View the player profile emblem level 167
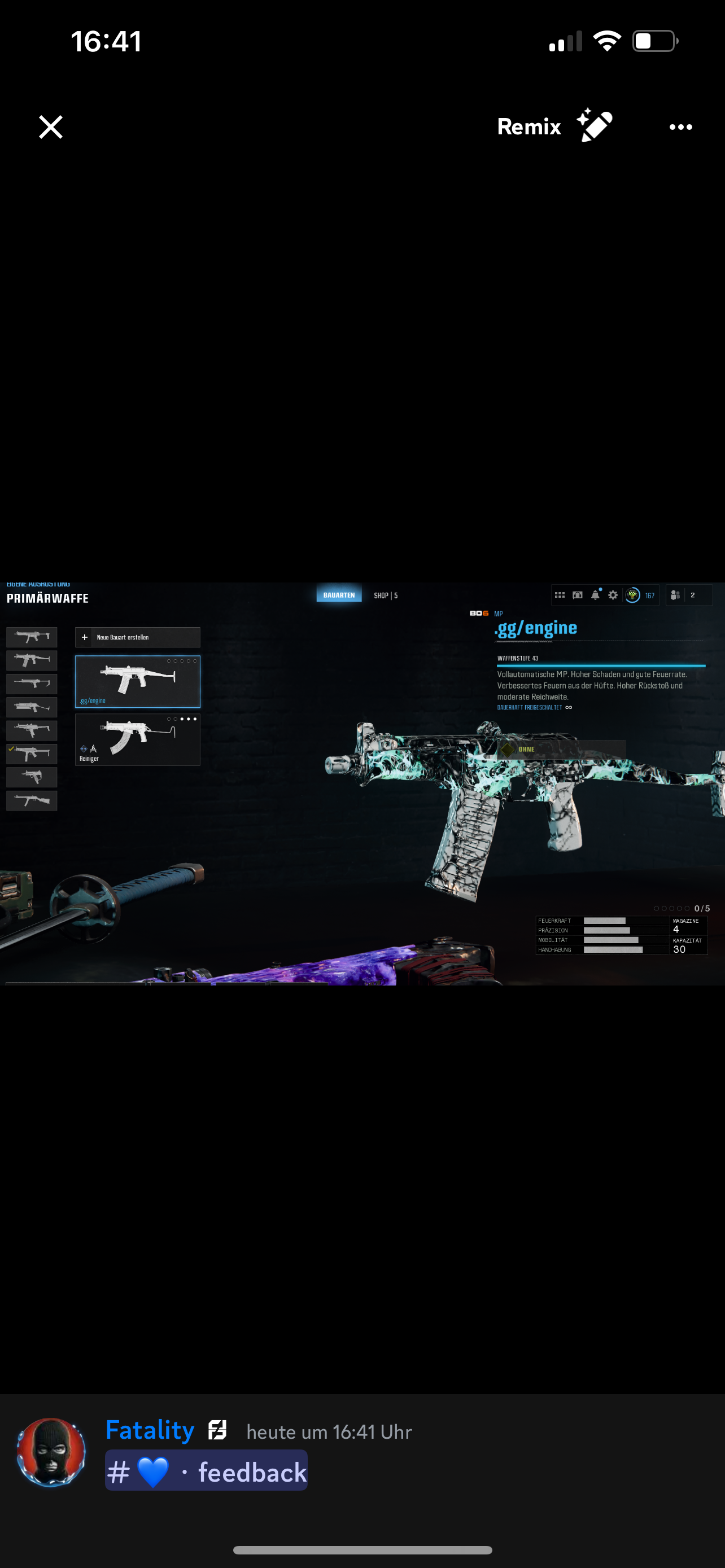This screenshot has width=725, height=1568. pos(640,595)
